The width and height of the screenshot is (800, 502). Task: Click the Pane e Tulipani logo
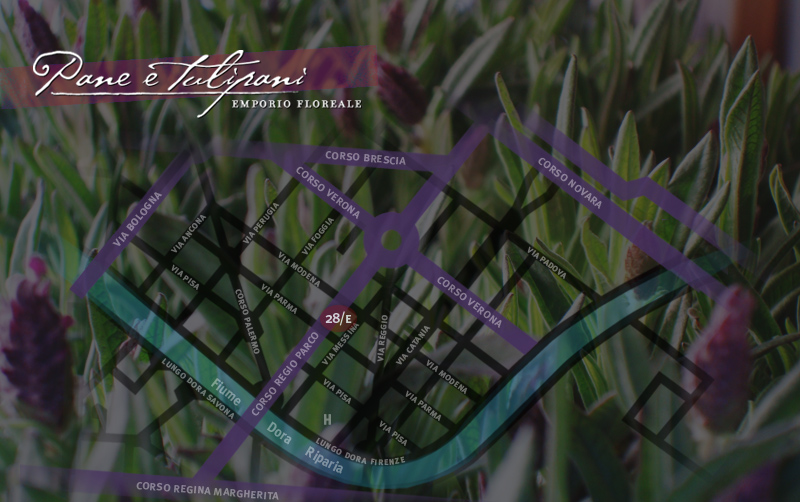pyautogui.click(x=196, y=80)
